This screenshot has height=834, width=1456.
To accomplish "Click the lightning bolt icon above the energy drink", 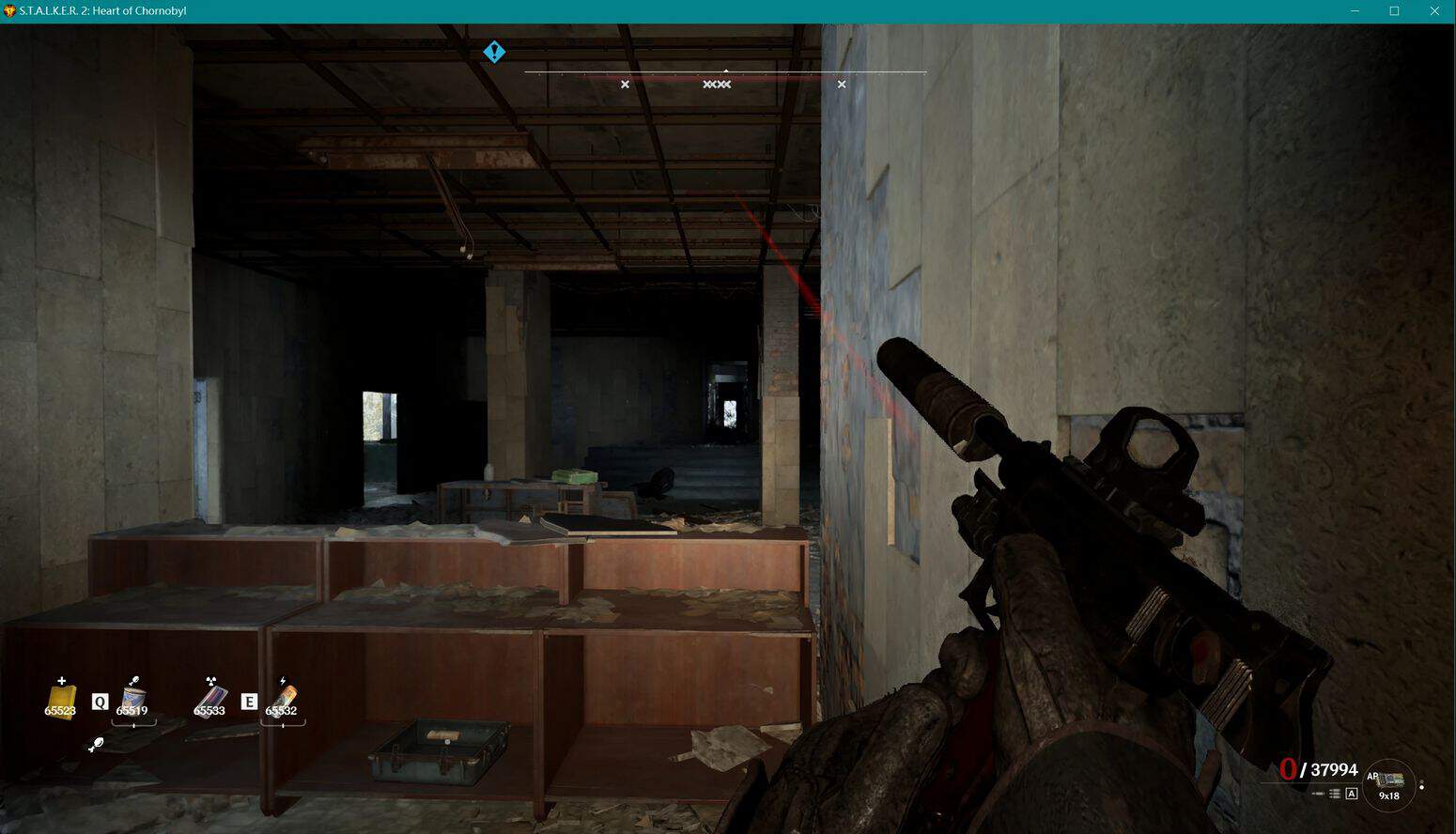I will (x=283, y=681).
